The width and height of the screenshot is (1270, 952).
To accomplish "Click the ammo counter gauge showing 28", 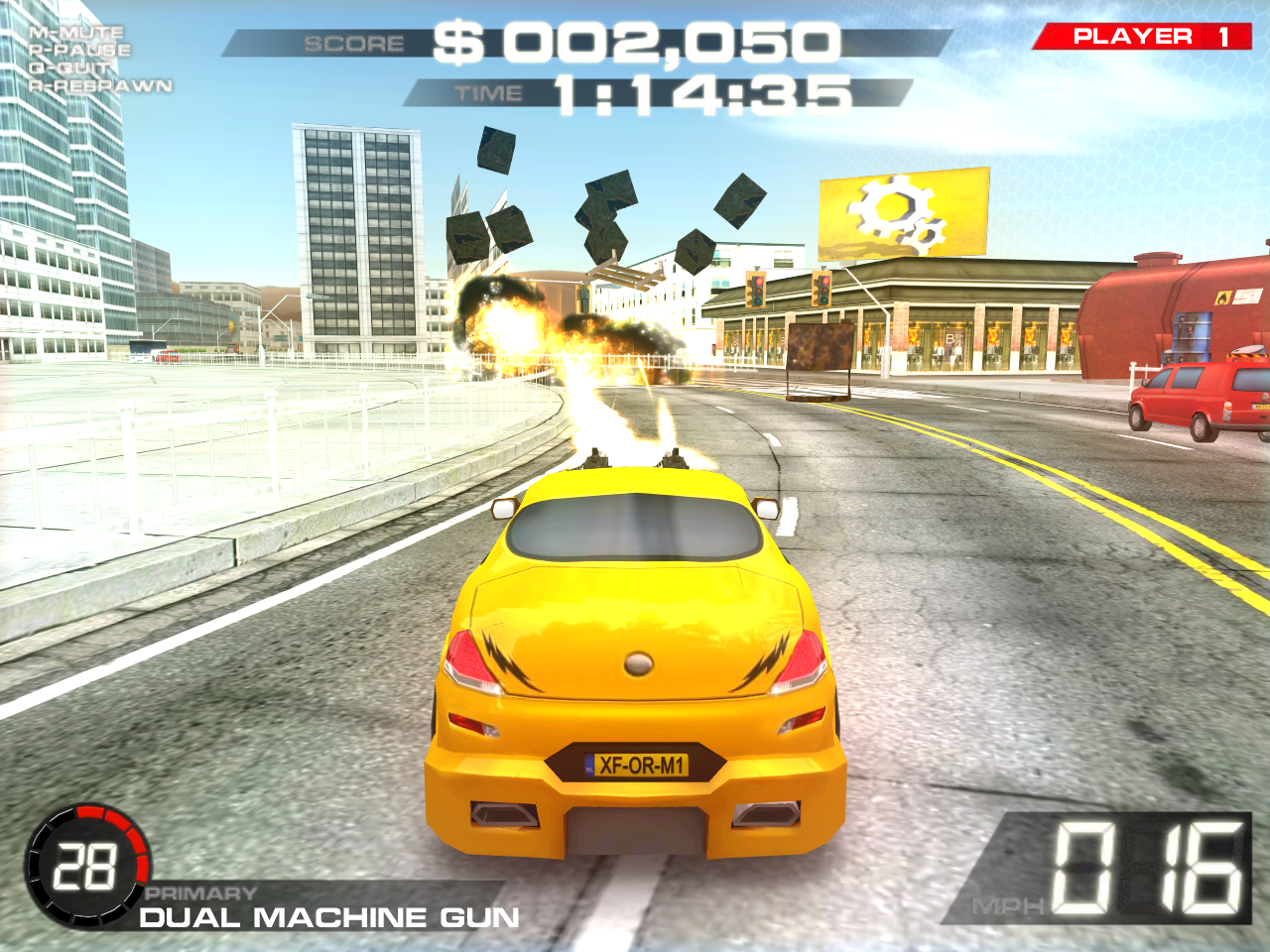I will 87,866.
